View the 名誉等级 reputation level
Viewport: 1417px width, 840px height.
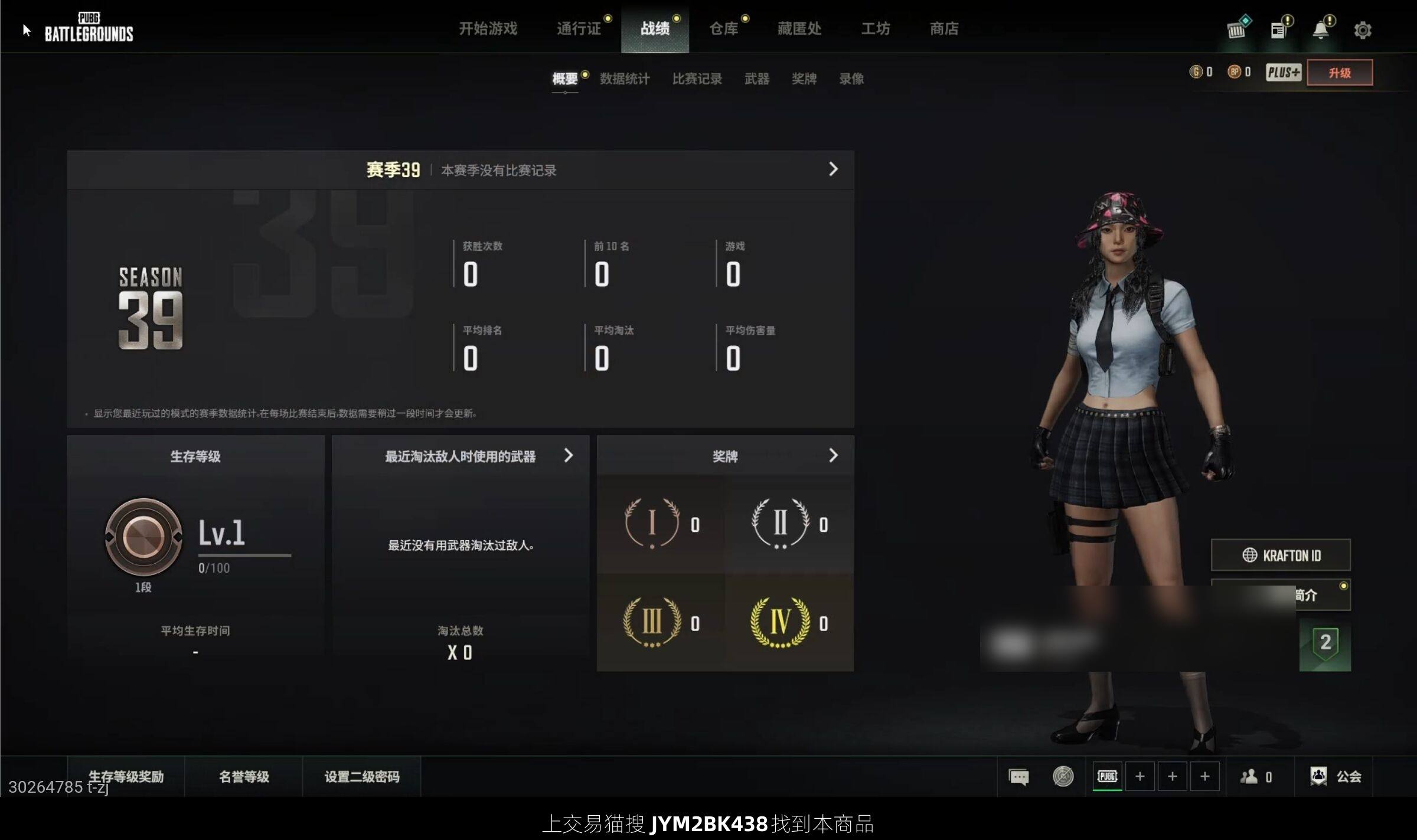[244, 776]
